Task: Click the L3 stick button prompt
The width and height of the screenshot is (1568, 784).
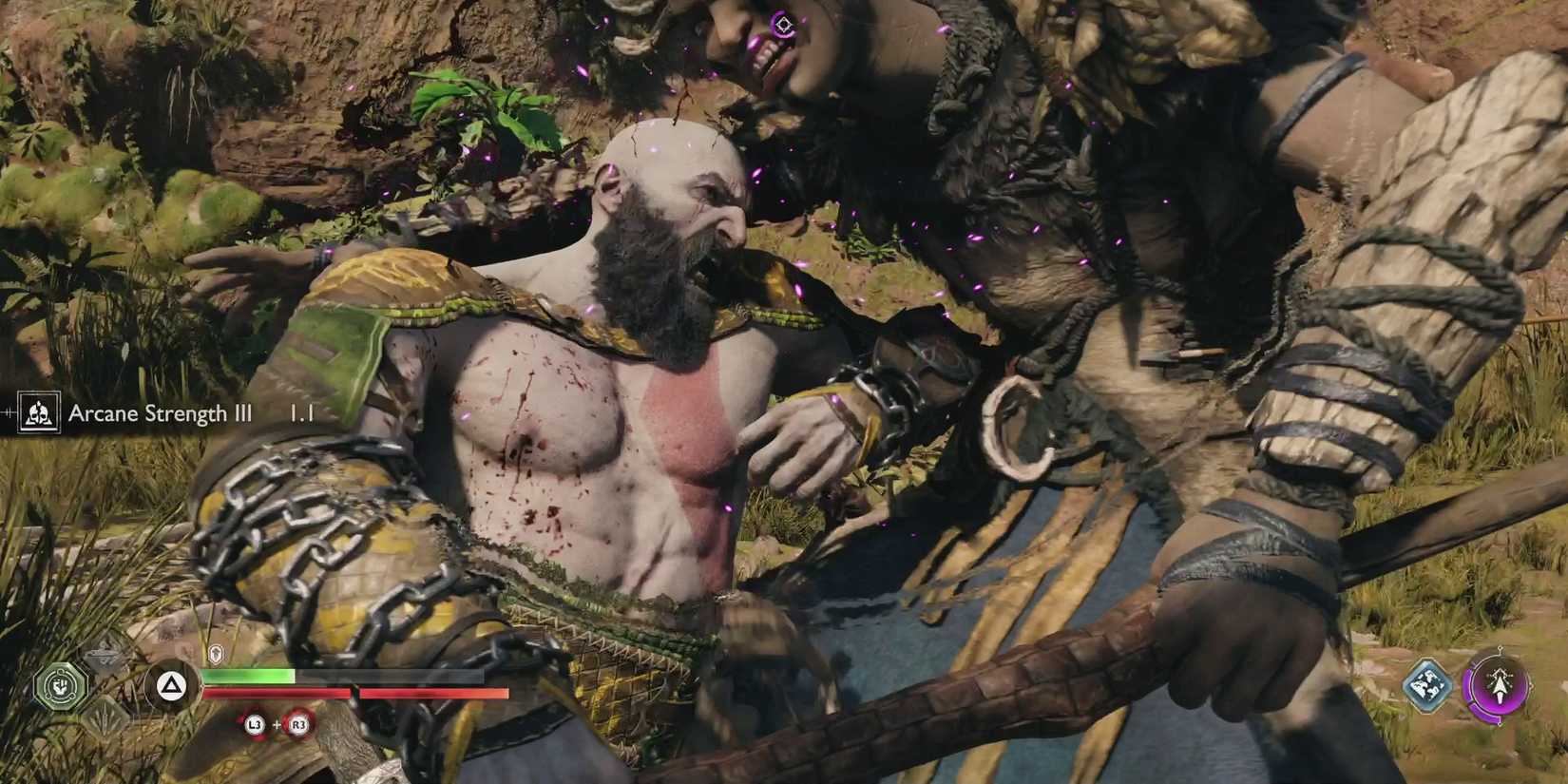Action: 254,725
